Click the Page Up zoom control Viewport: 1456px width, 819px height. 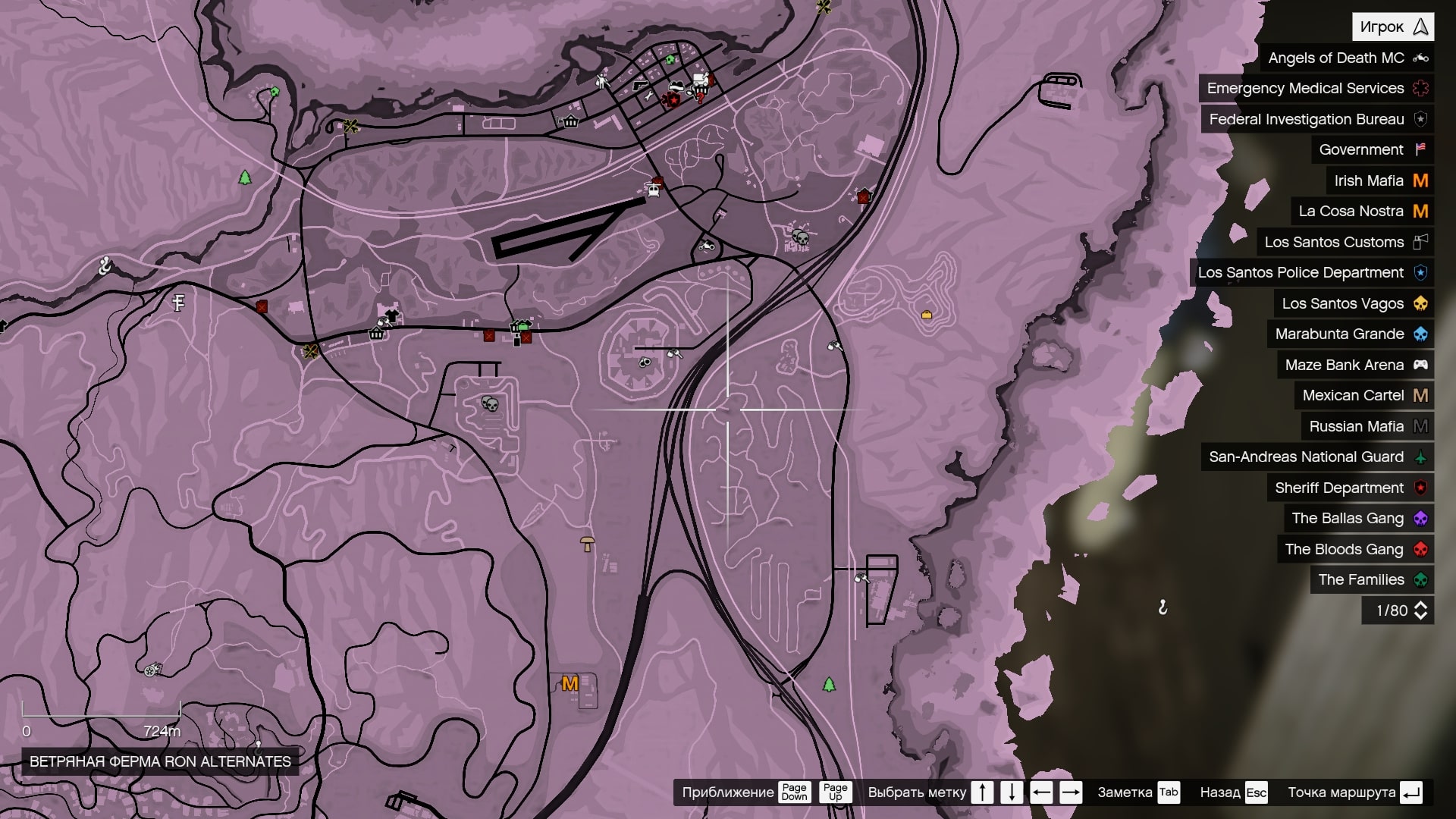[x=834, y=792]
